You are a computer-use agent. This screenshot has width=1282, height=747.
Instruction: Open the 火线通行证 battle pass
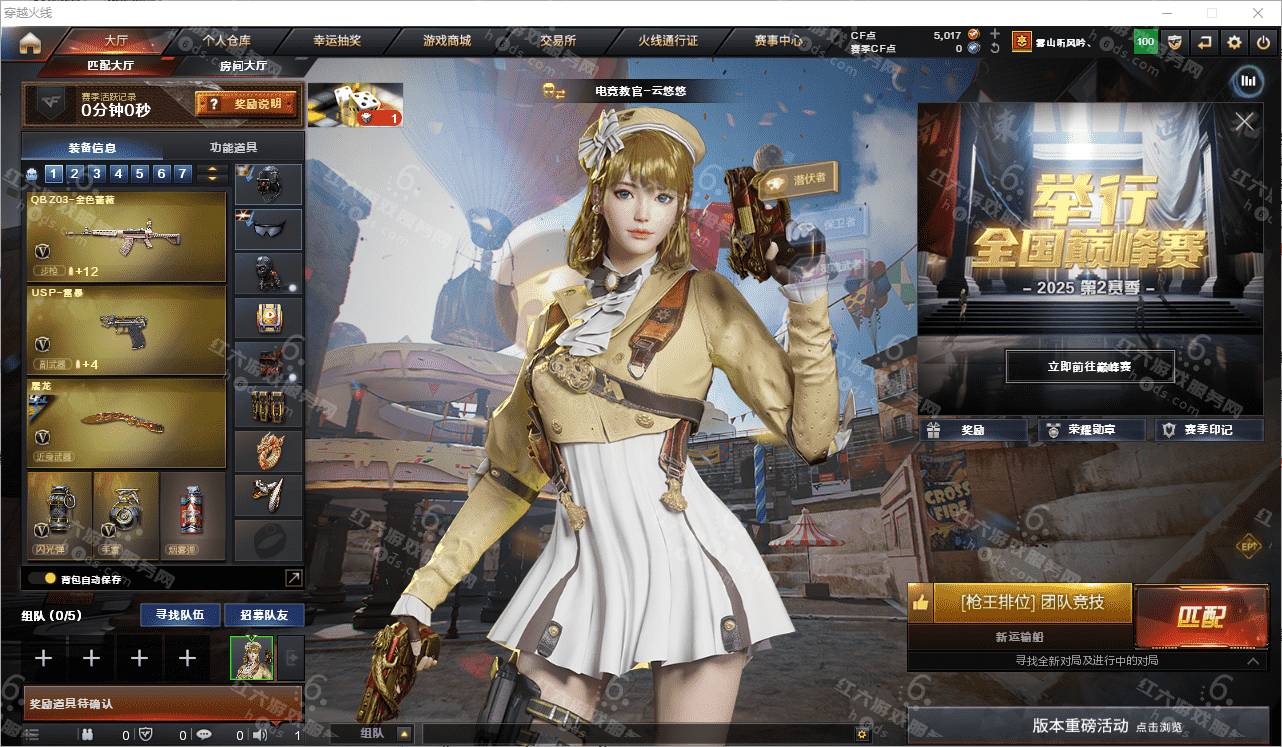coord(668,41)
